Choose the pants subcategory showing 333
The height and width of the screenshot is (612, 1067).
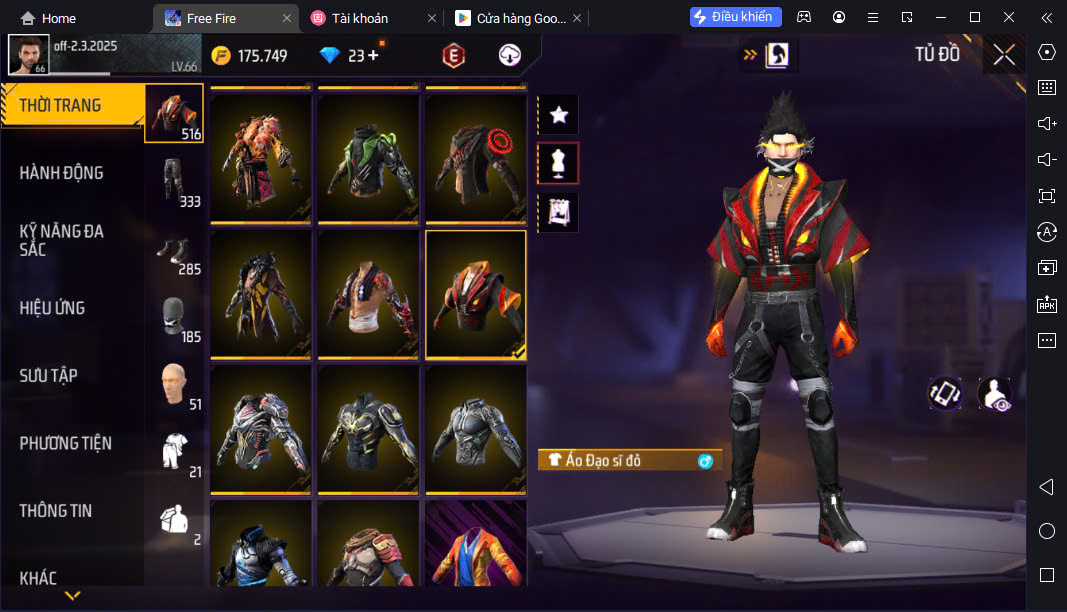click(x=175, y=180)
